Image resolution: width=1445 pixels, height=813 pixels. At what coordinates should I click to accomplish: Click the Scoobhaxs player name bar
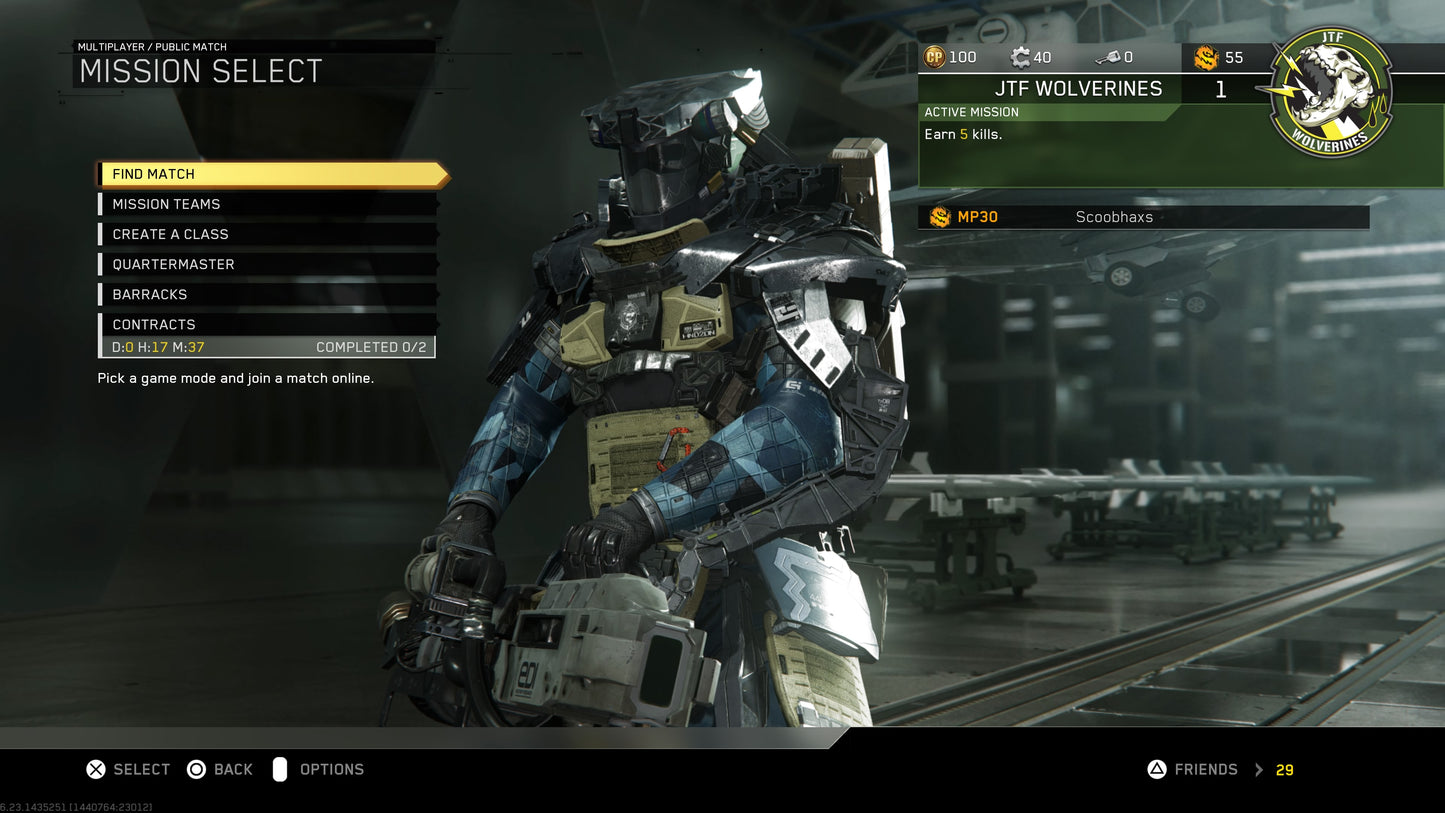pos(1113,217)
